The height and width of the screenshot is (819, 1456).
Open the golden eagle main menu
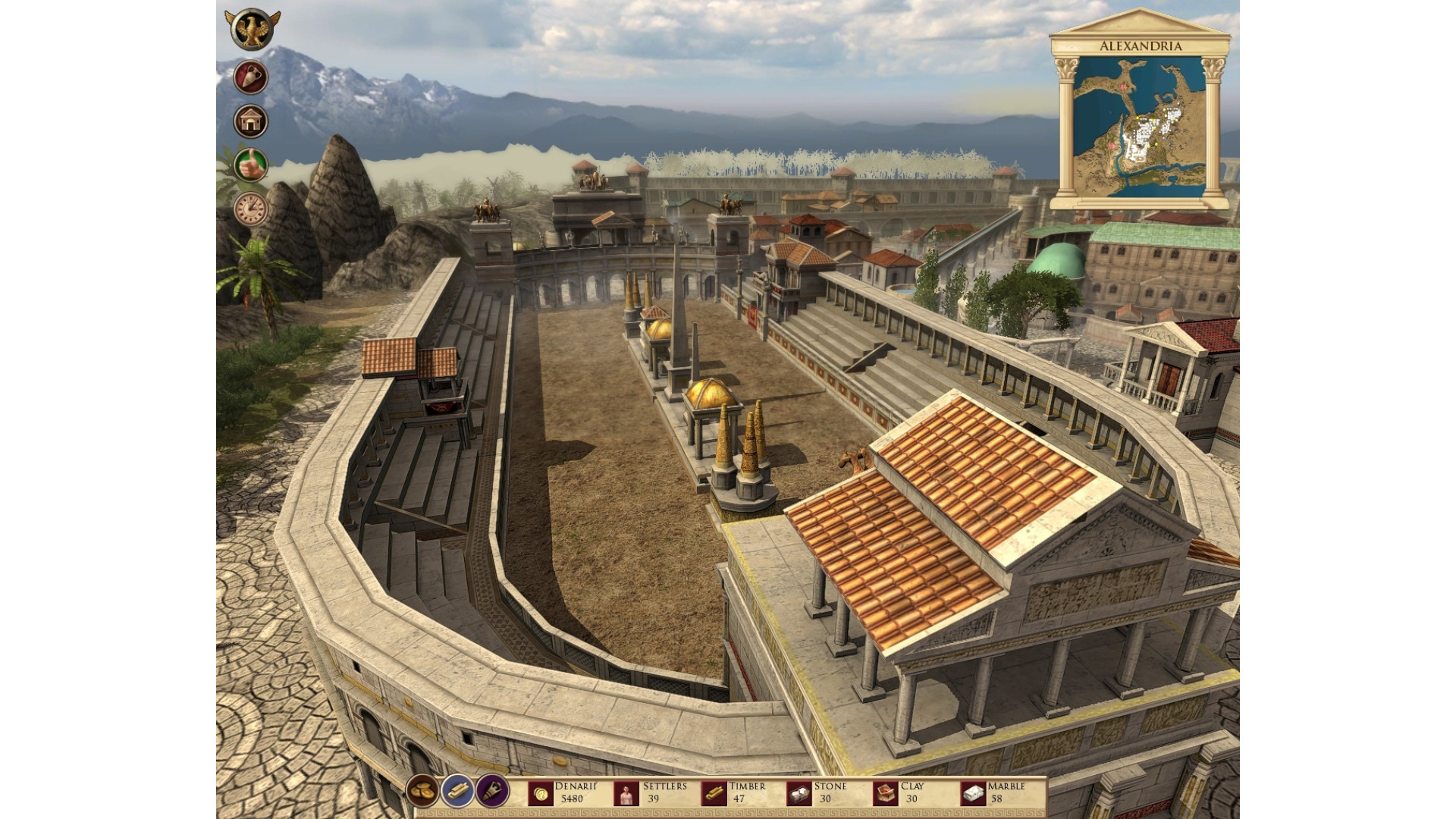click(x=253, y=30)
